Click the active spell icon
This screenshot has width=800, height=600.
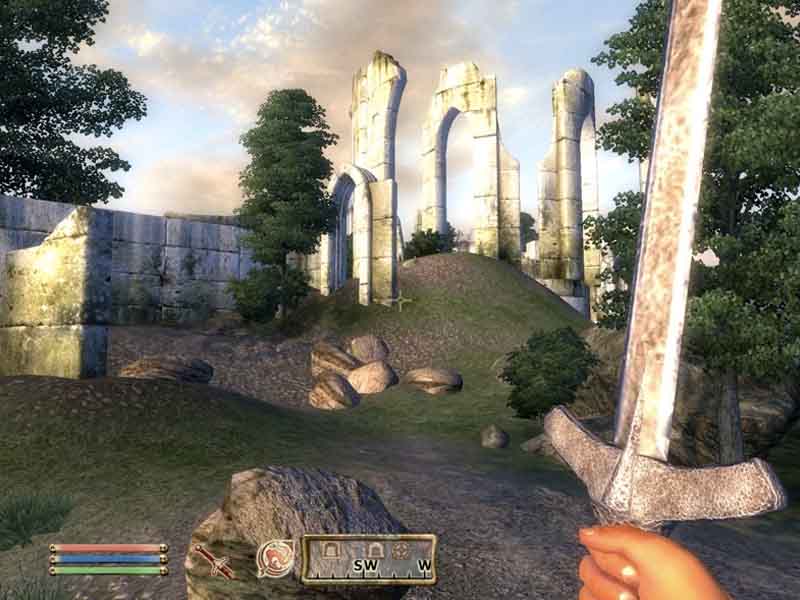(x=275, y=558)
